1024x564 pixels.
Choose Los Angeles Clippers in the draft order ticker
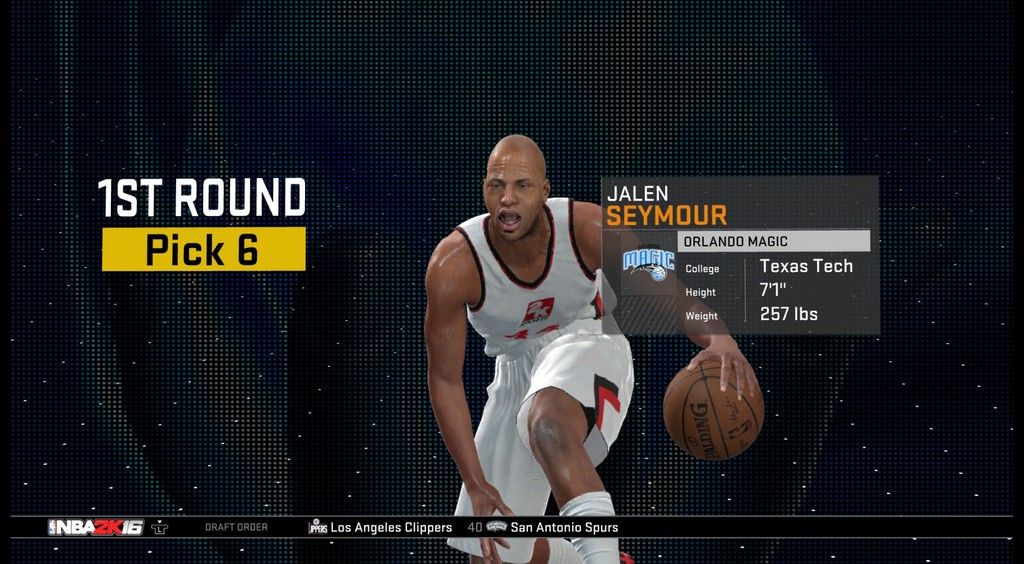(390, 527)
